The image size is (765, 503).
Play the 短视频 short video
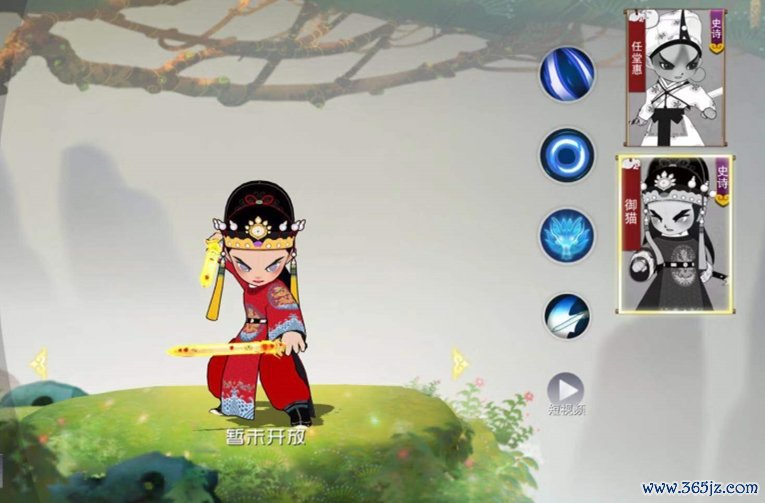(567, 390)
